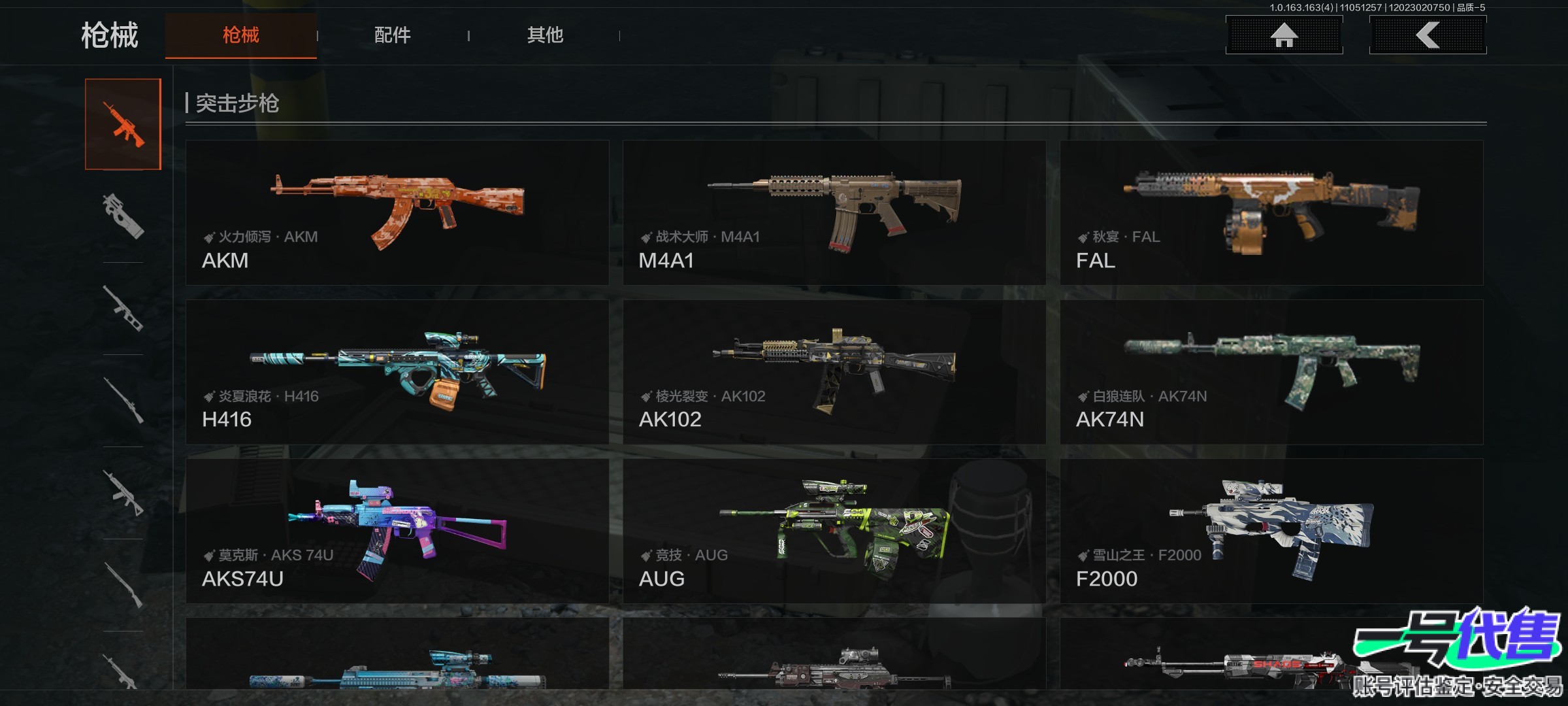The width and height of the screenshot is (1568, 706).
Task: Pick the F2000 weapon card
Action: click(1271, 531)
